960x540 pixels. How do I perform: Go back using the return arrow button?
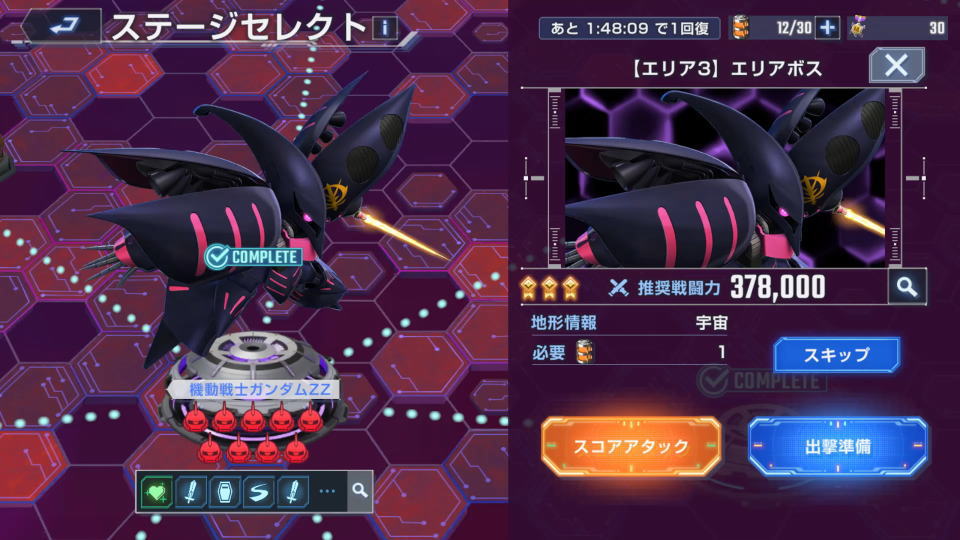pos(62,25)
